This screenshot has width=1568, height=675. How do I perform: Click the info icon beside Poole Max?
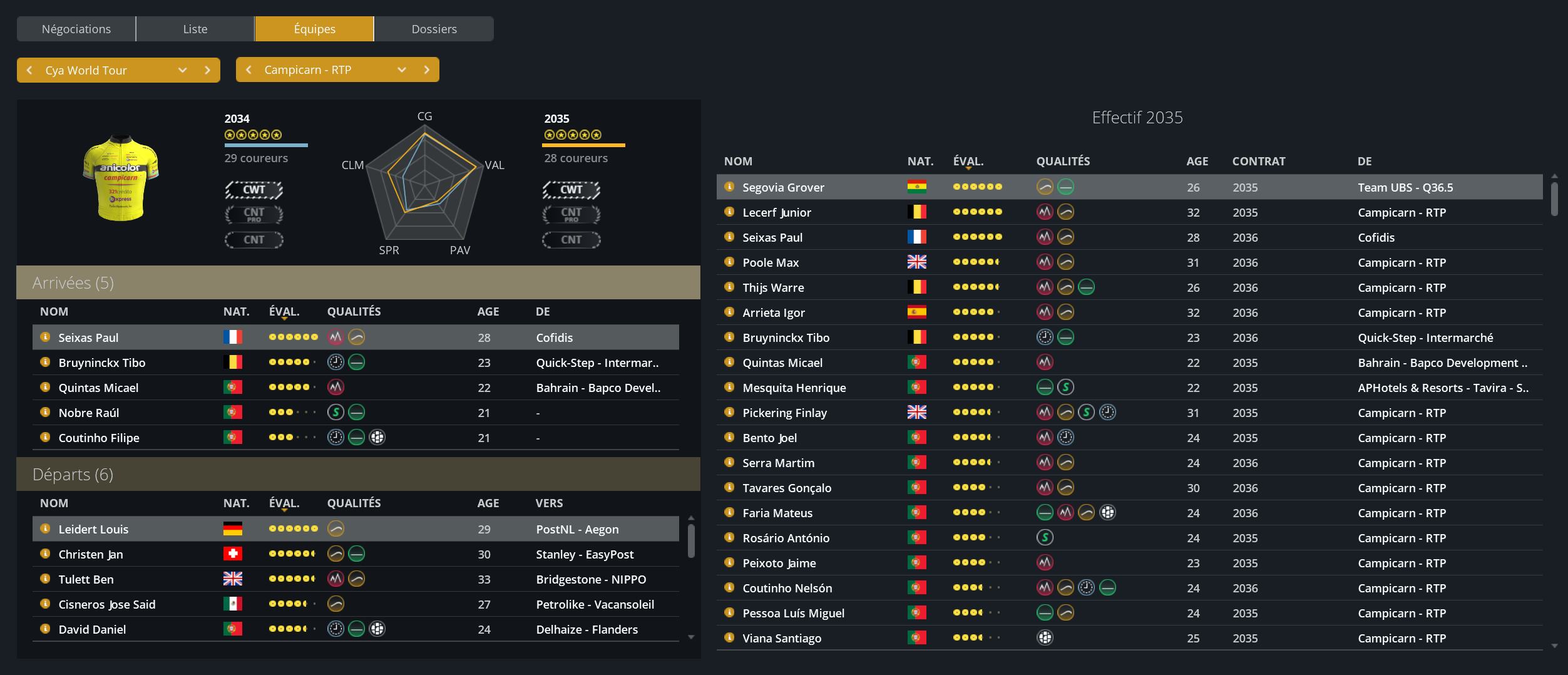(x=729, y=262)
